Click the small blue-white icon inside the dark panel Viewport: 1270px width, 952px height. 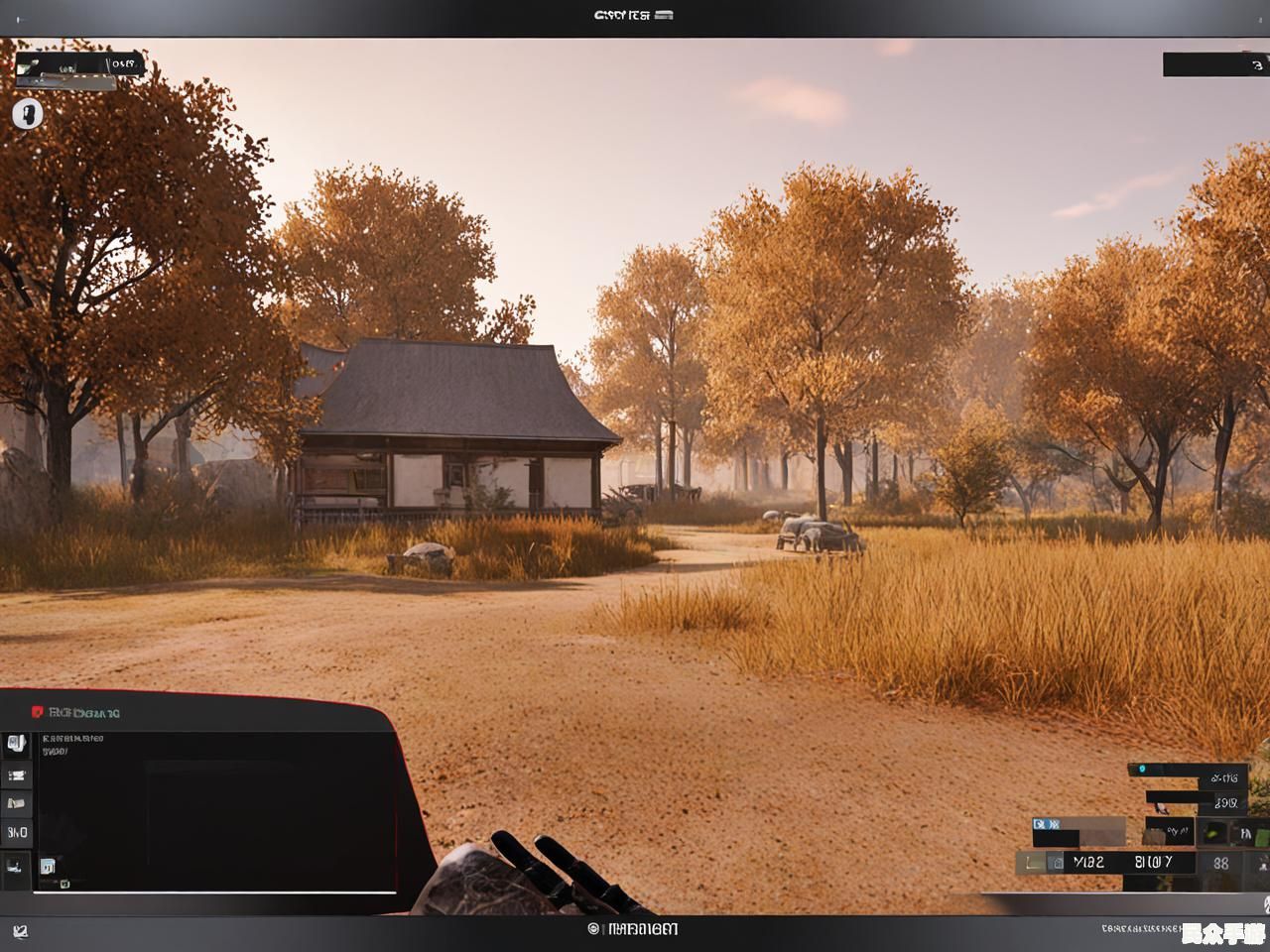pyautogui.click(x=48, y=866)
